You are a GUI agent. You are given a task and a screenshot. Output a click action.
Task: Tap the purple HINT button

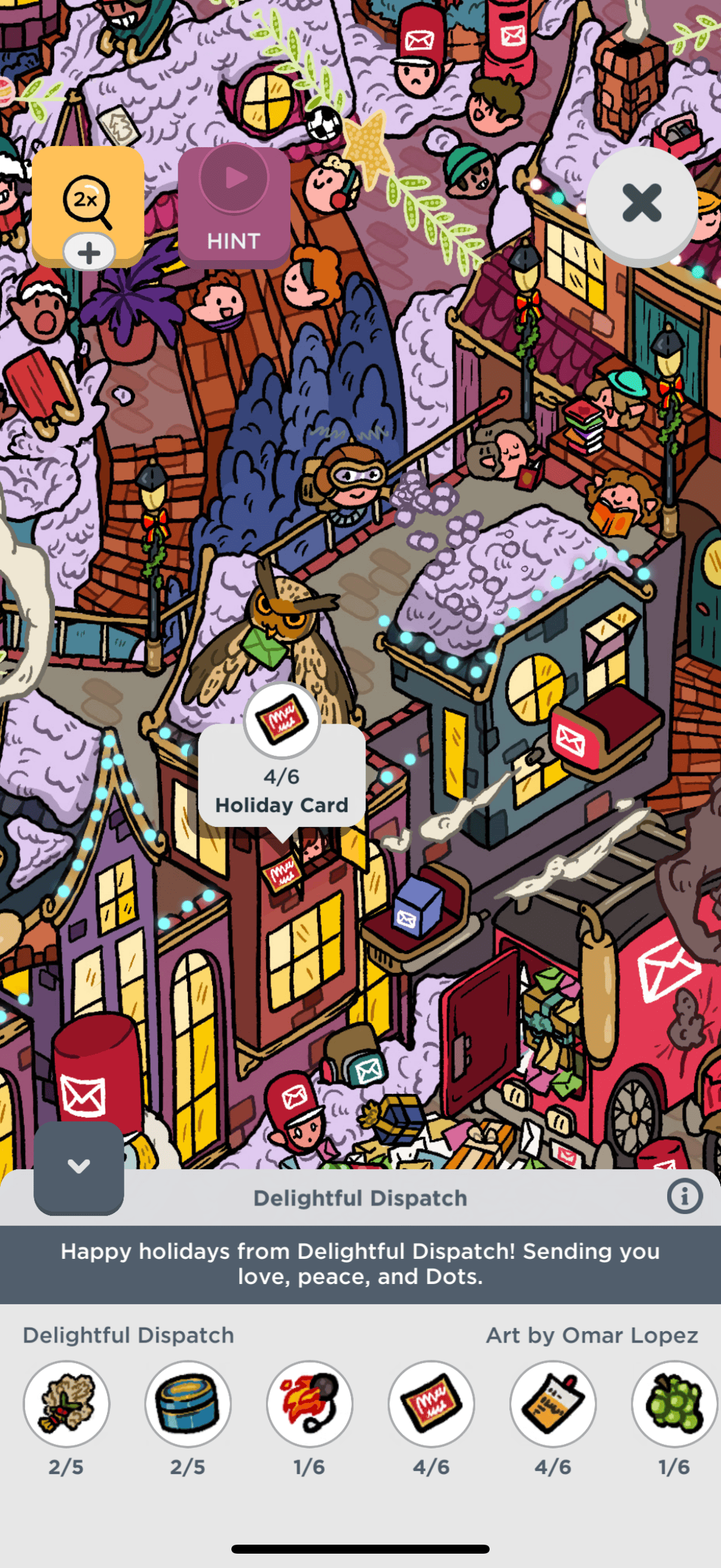tap(234, 207)
